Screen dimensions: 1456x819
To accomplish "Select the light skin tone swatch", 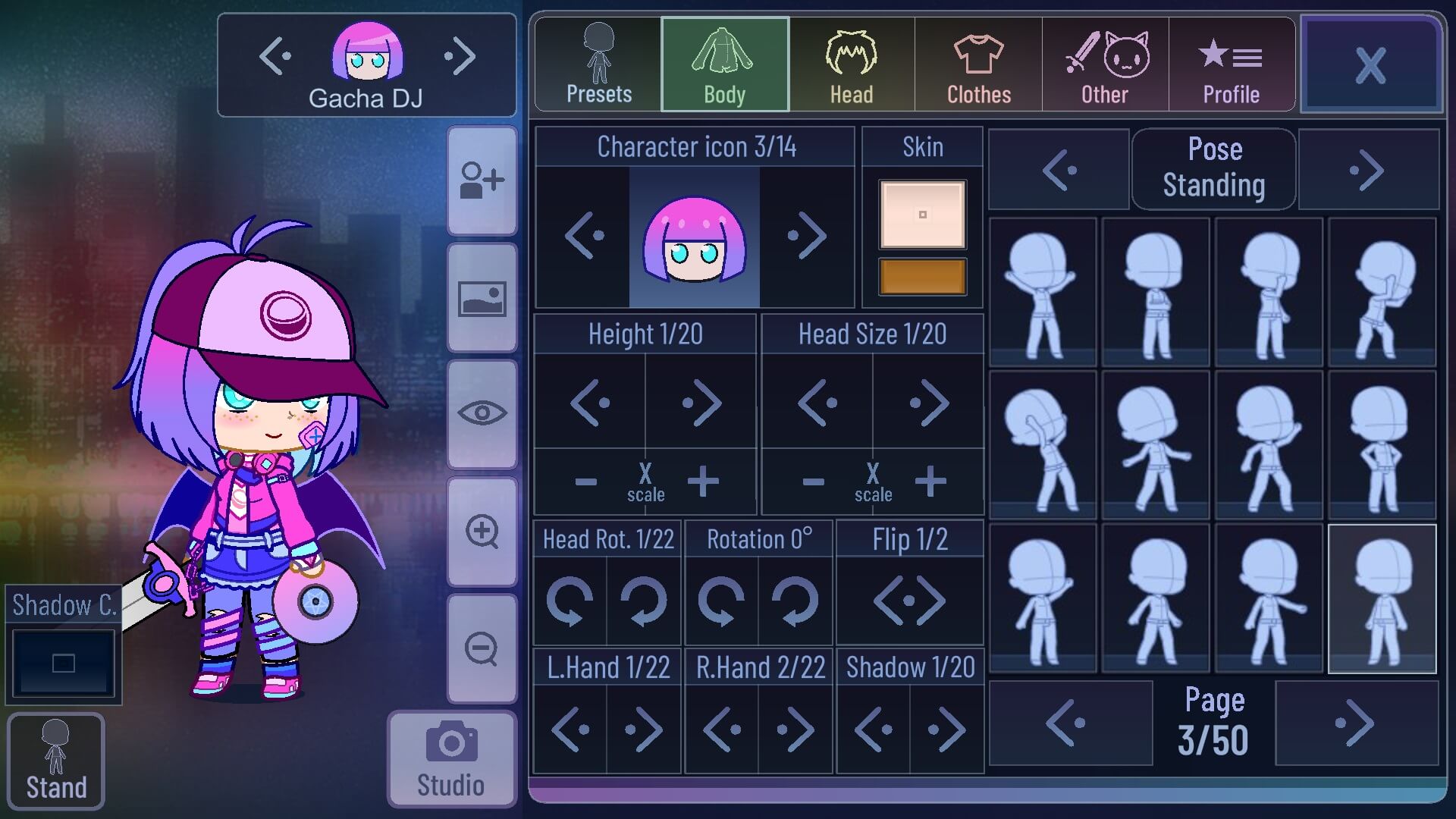I will [921, 214].
